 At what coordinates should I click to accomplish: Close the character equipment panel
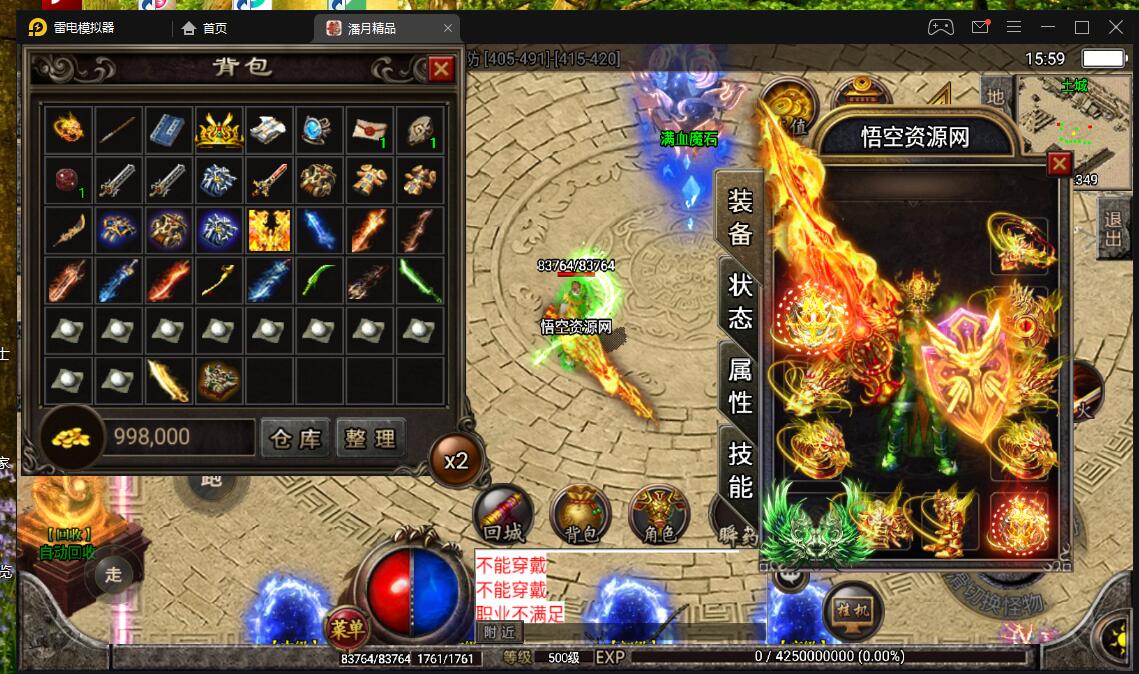[1059, 164]
